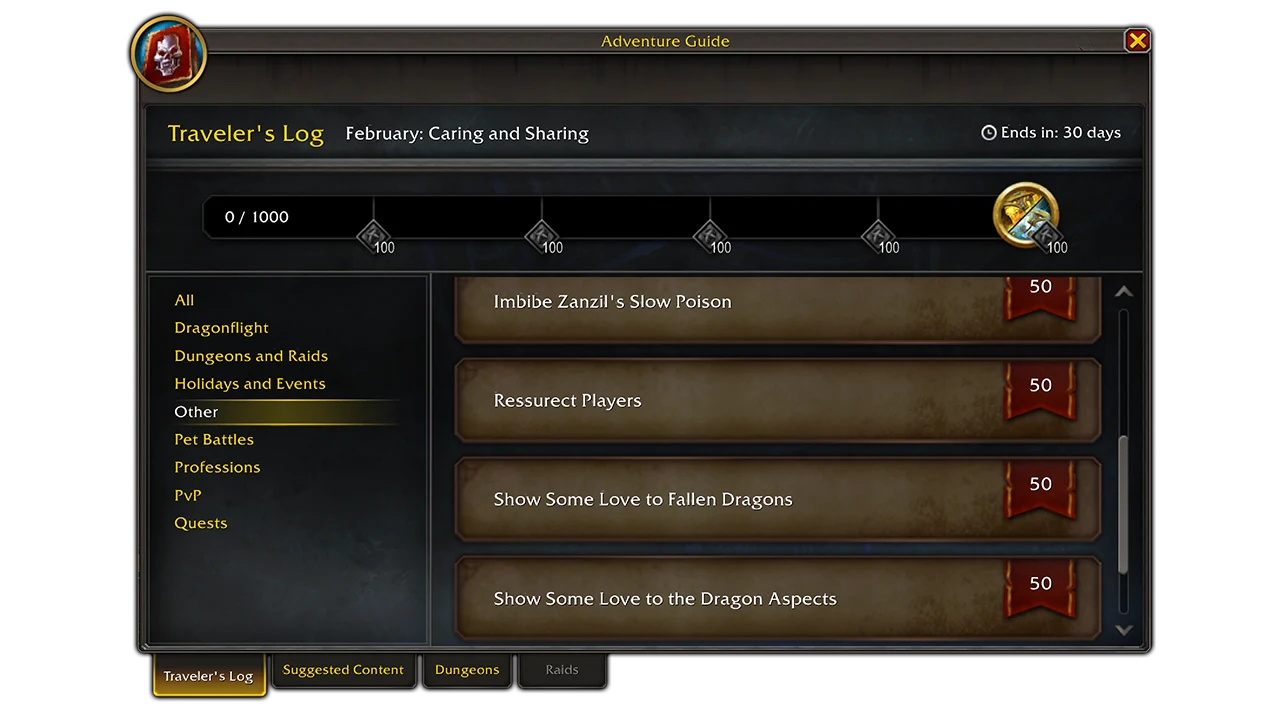Click the 50 ribbon on Imbibe Zanzil's Slow Poison

coord(1040,286)
